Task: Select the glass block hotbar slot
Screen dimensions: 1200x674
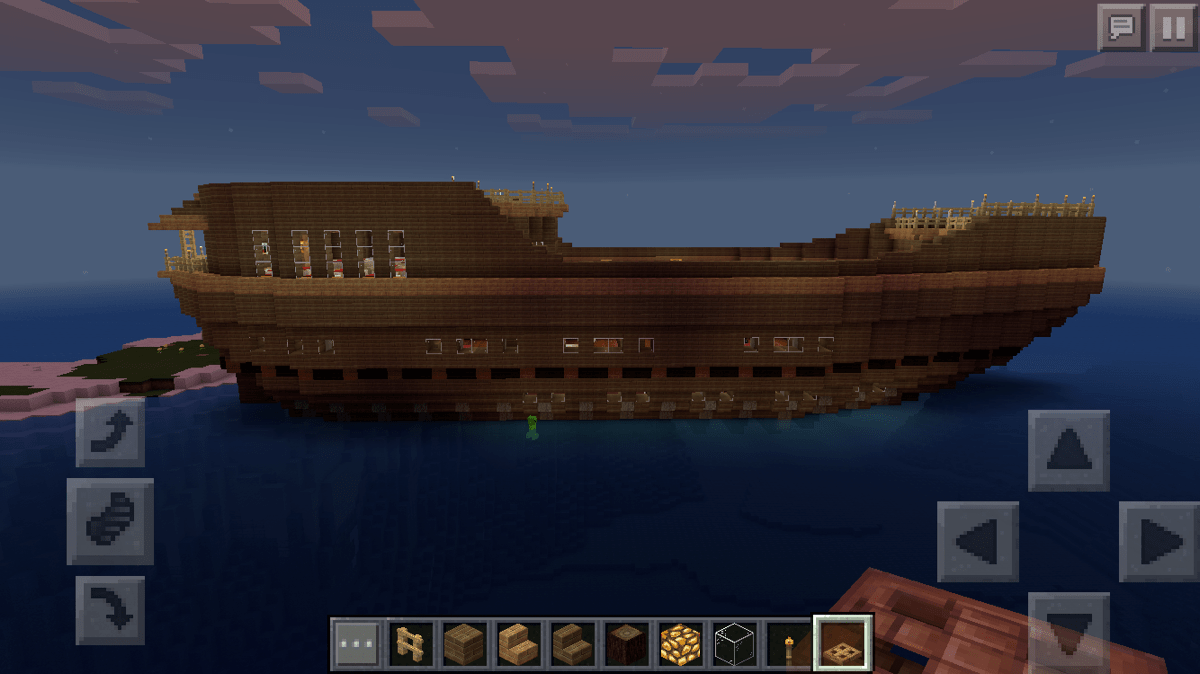Action: (x=735, y=644)
